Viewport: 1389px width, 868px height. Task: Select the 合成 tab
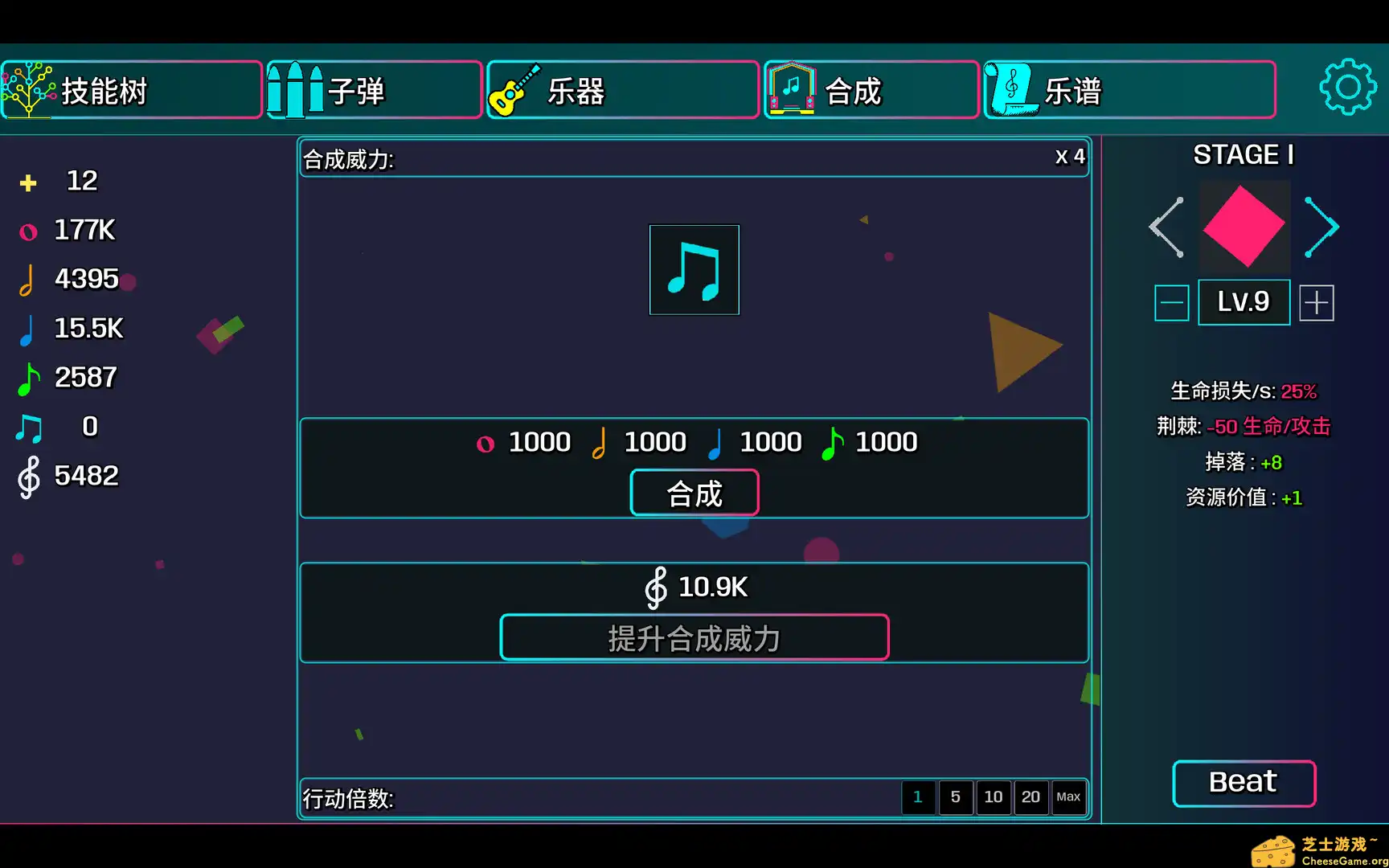click(x=871, y=90)
